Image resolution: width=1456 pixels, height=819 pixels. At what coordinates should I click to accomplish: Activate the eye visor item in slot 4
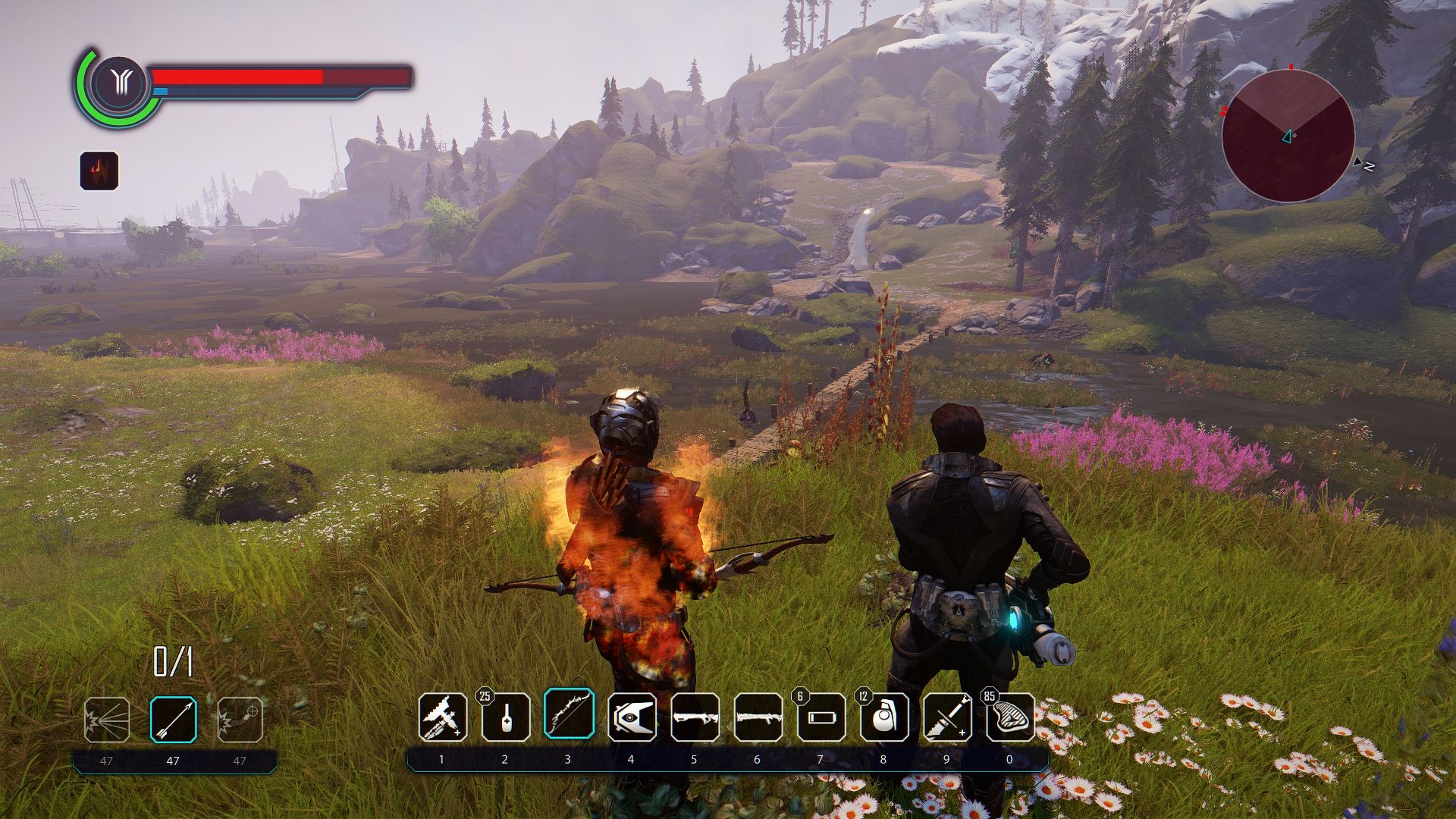click(x=632, y=717)
